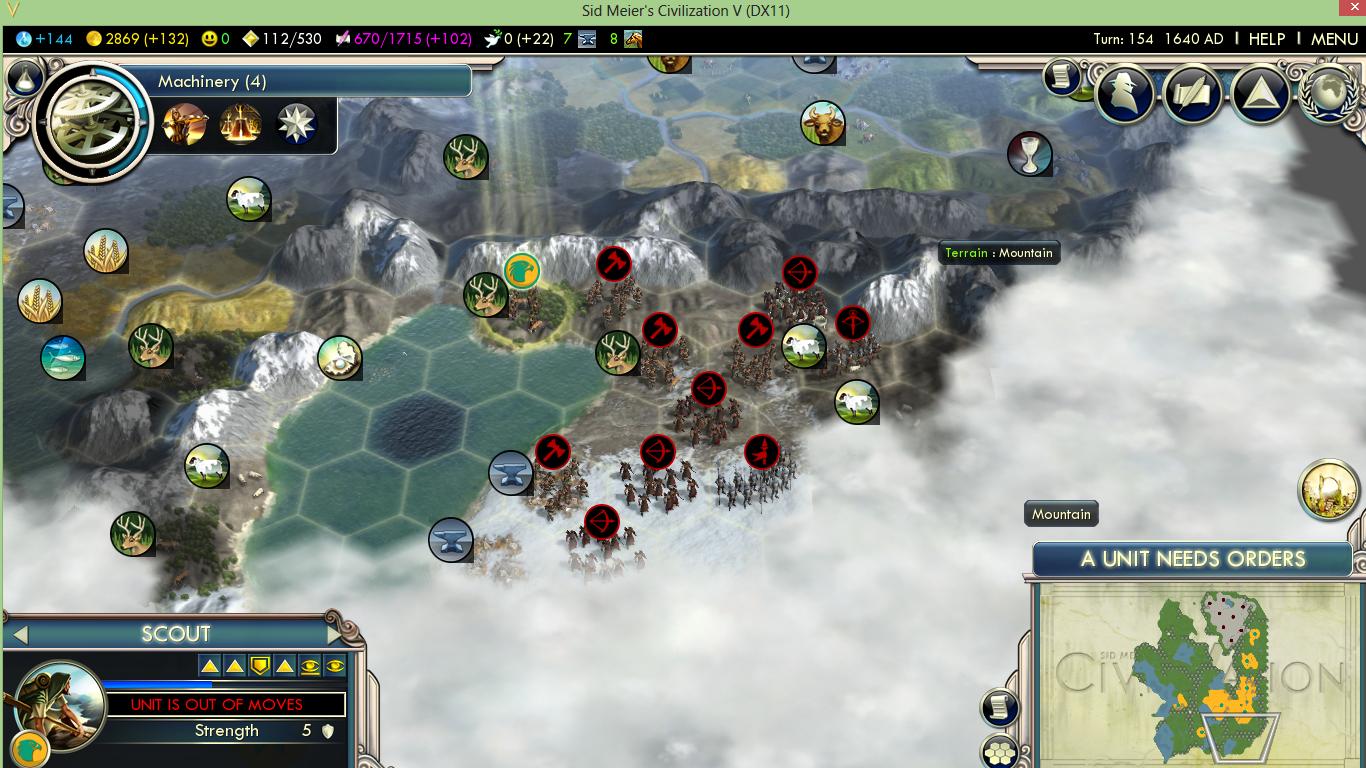Open the strategic view scroll button beside minimap
Viewport: 1366px width, 768px height.
[999, 707]
